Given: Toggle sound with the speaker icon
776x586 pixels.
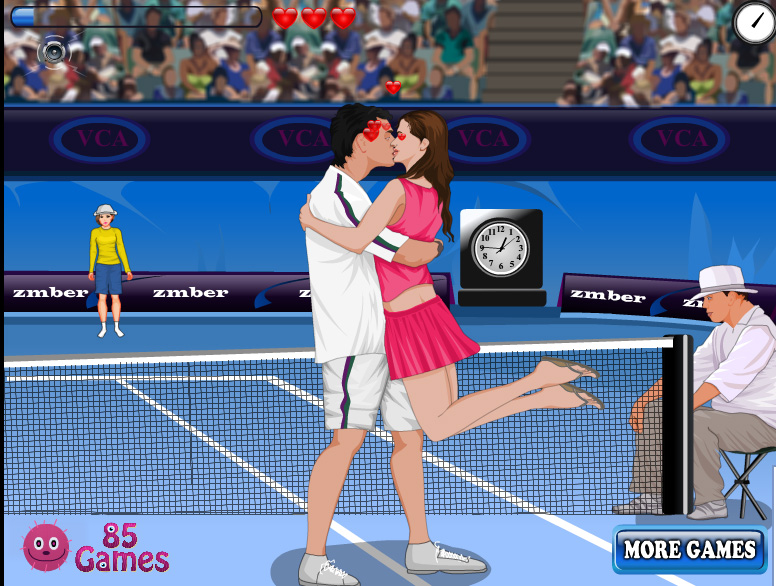Looking at the screenshot, I should [x=52, y=50].
